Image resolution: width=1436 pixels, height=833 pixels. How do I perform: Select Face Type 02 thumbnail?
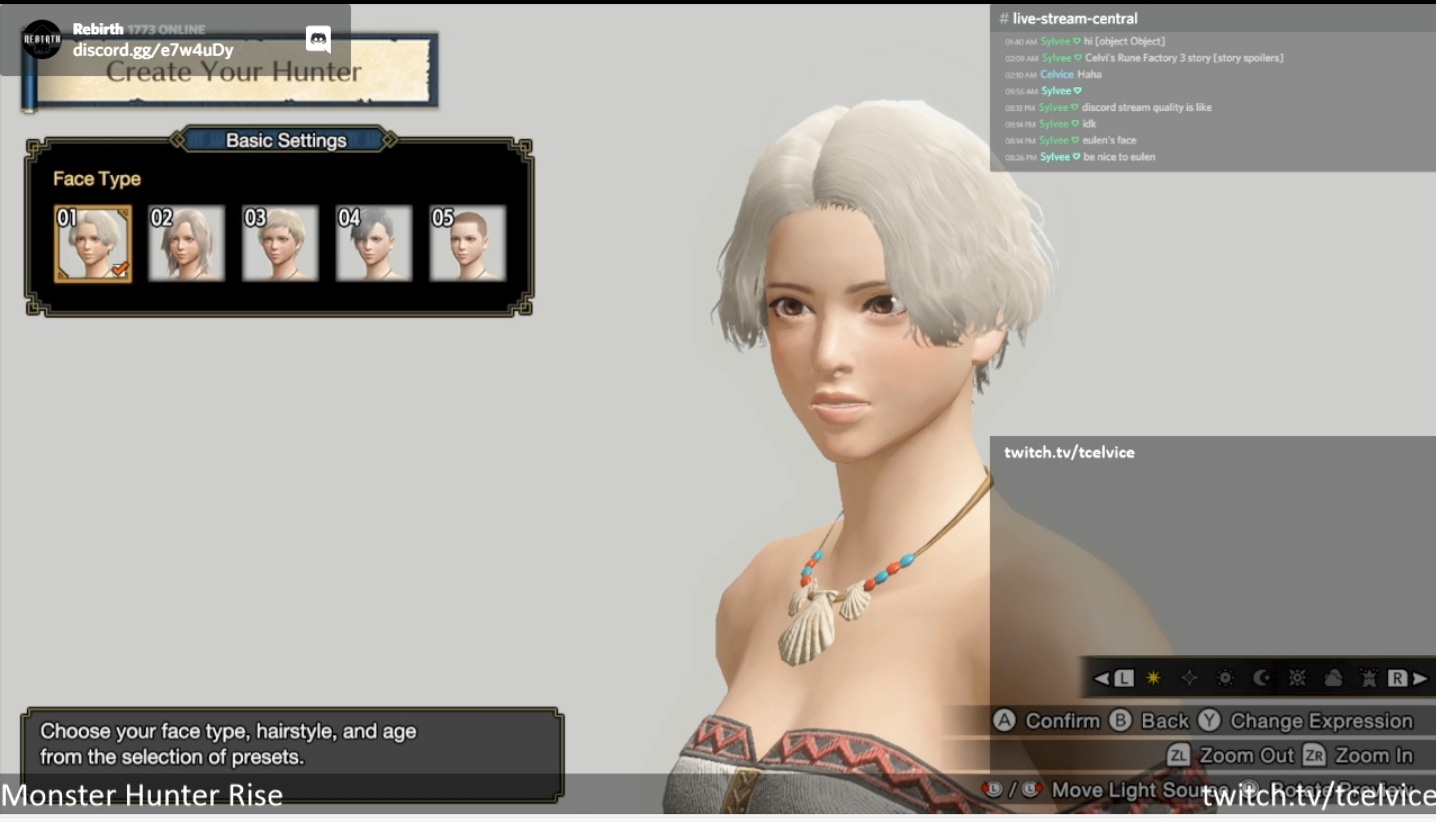(x=186, y=241)
